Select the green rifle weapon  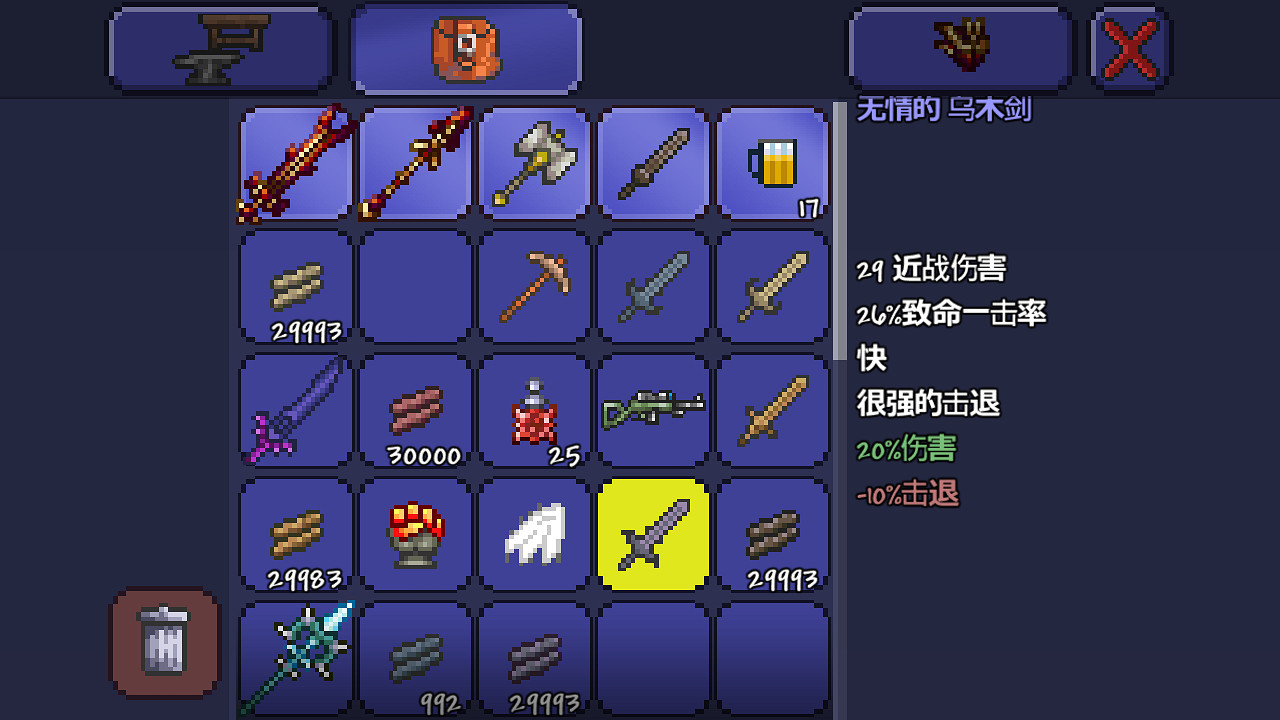(x=653, y=410)
